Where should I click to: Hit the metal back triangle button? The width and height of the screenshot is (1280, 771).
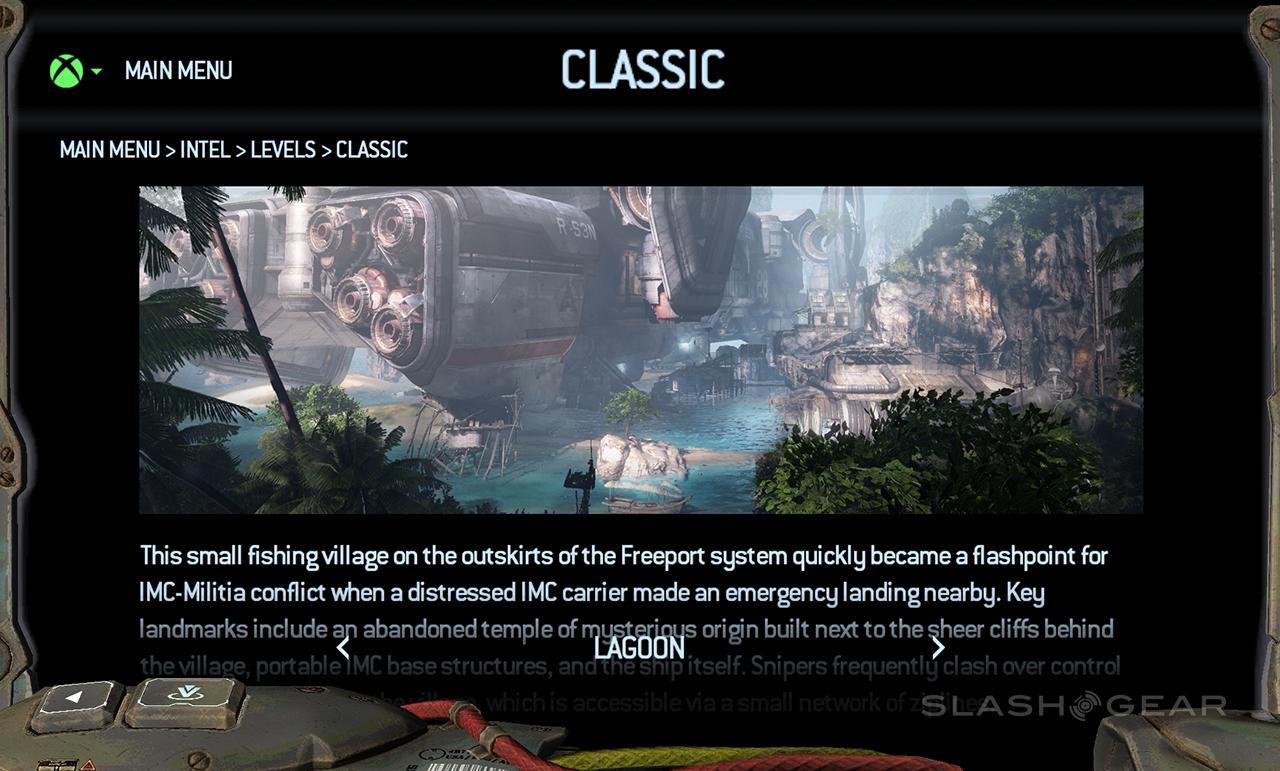[76, 704]
